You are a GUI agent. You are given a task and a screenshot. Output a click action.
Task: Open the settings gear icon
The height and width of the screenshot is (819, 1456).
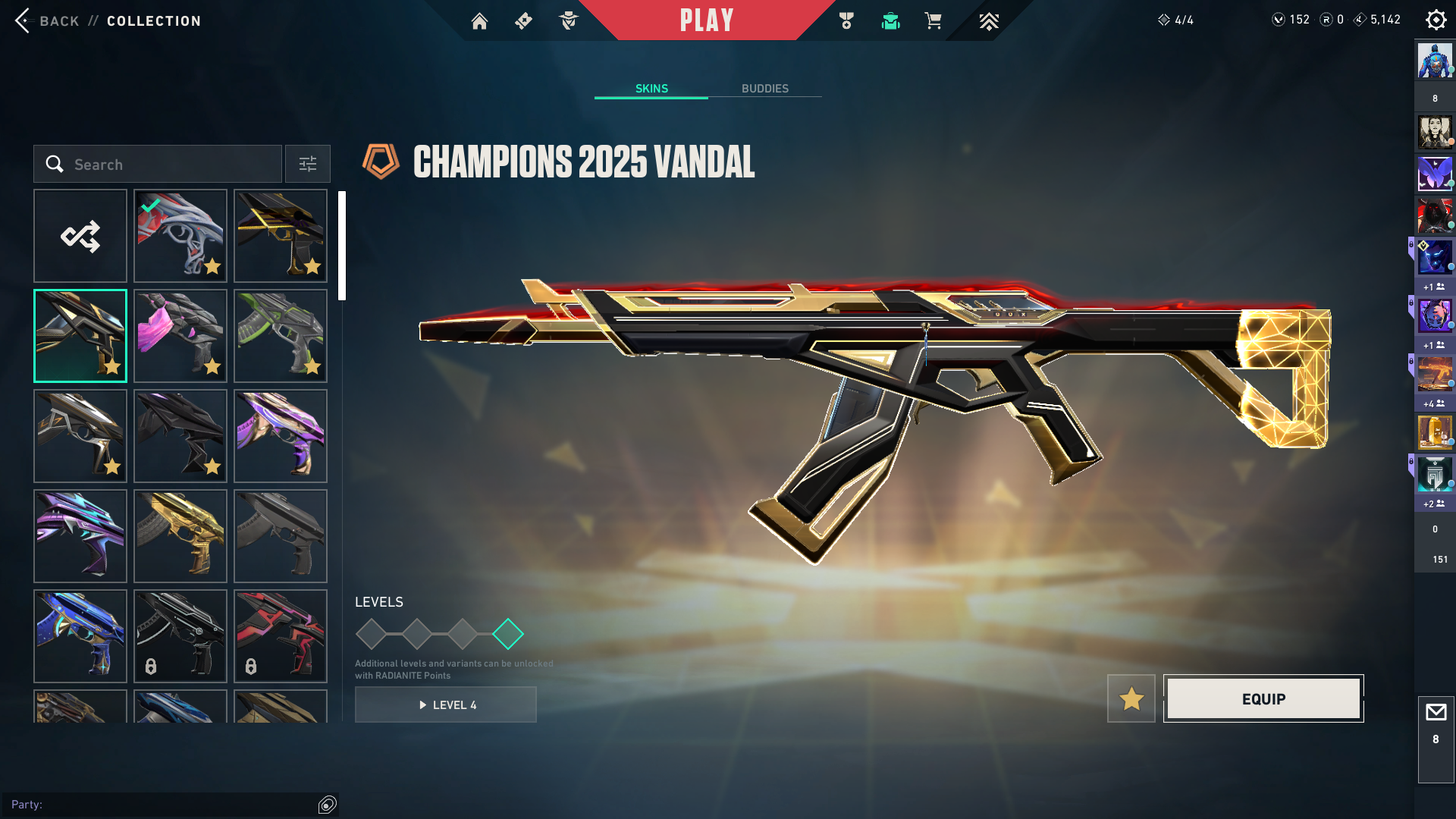point(1436,20)
